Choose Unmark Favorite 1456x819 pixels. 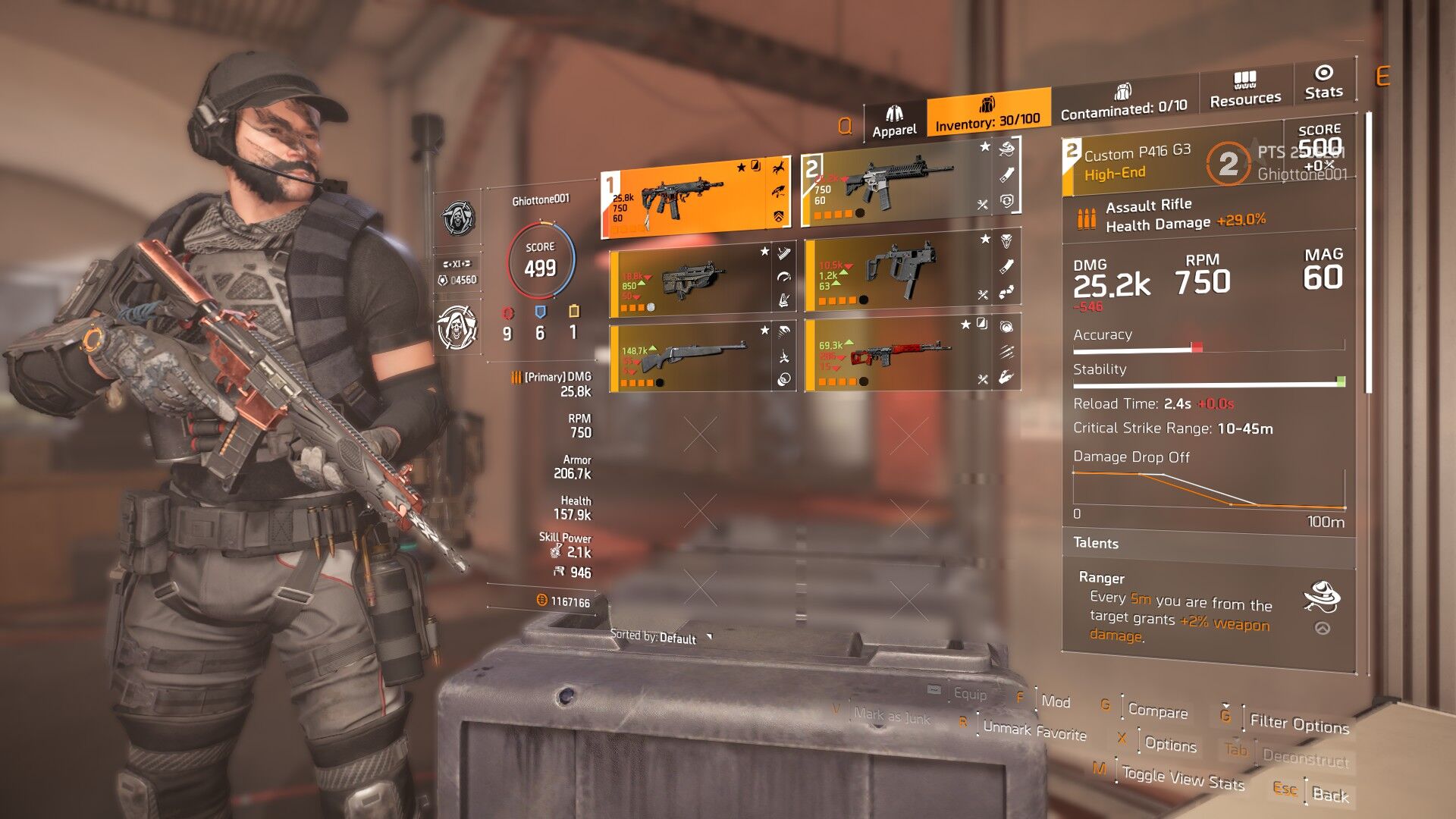1034,731
